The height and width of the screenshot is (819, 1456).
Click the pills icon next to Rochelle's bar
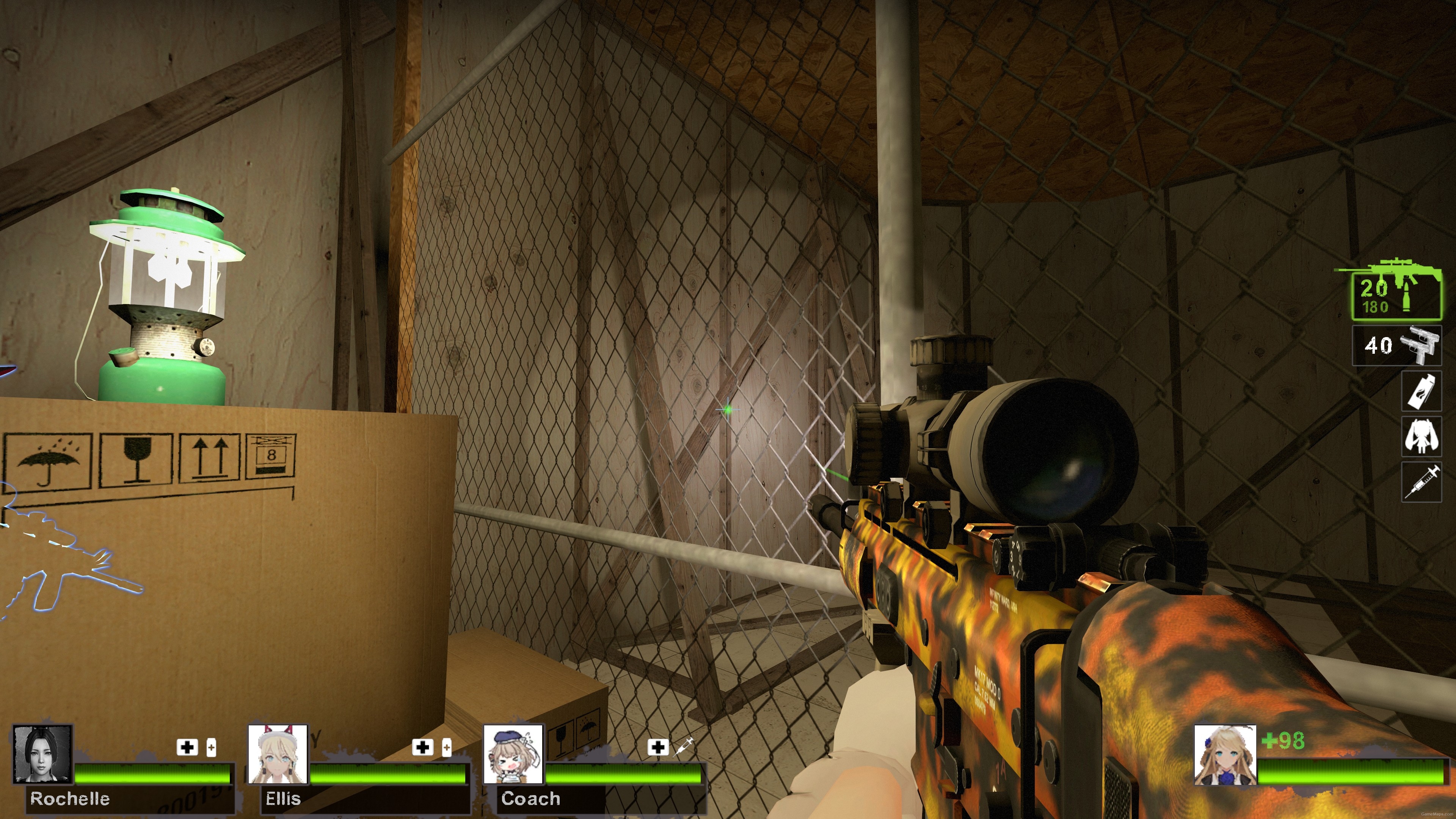coord(212,748)
